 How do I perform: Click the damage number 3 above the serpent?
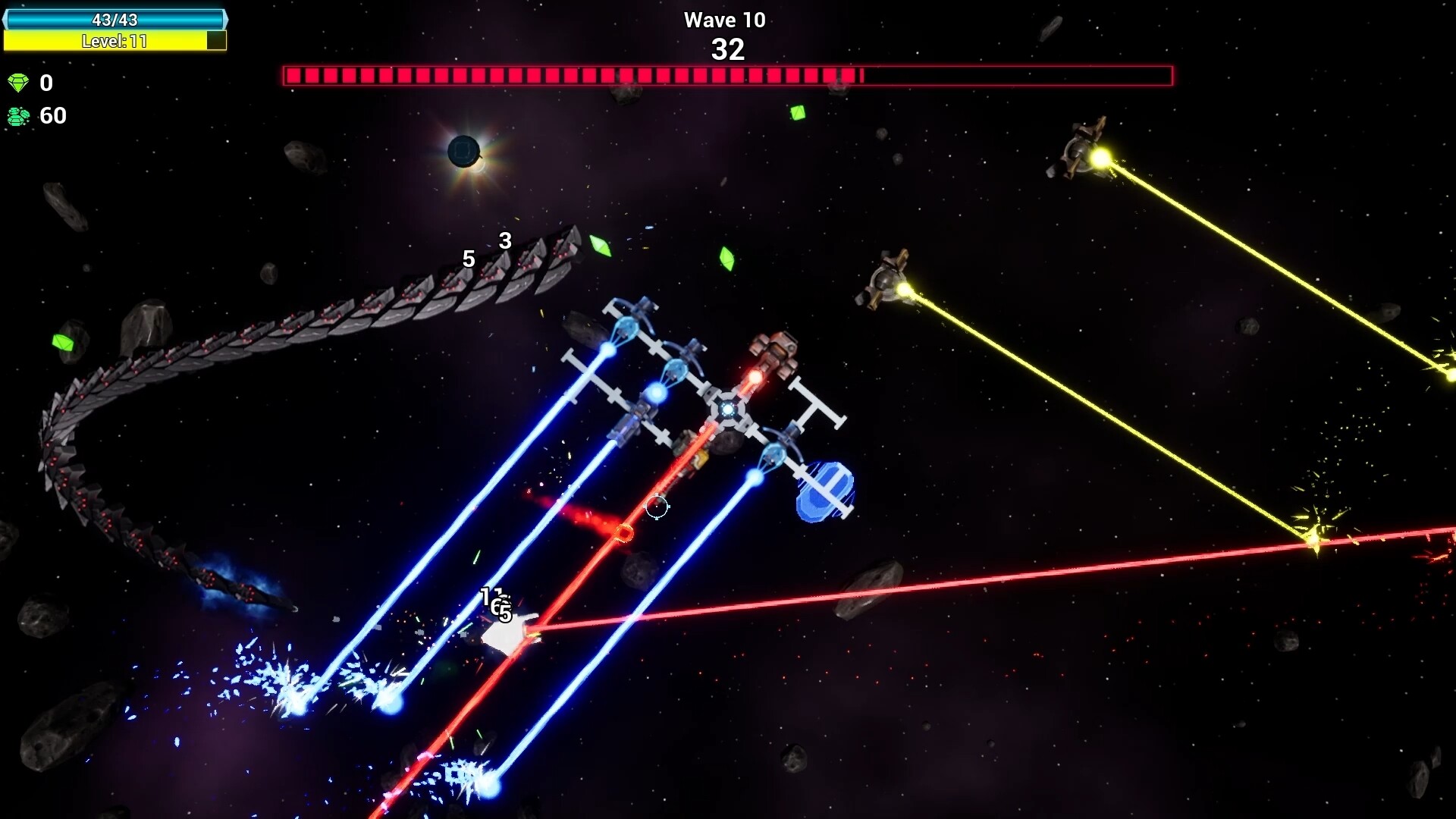coord(504,240)
